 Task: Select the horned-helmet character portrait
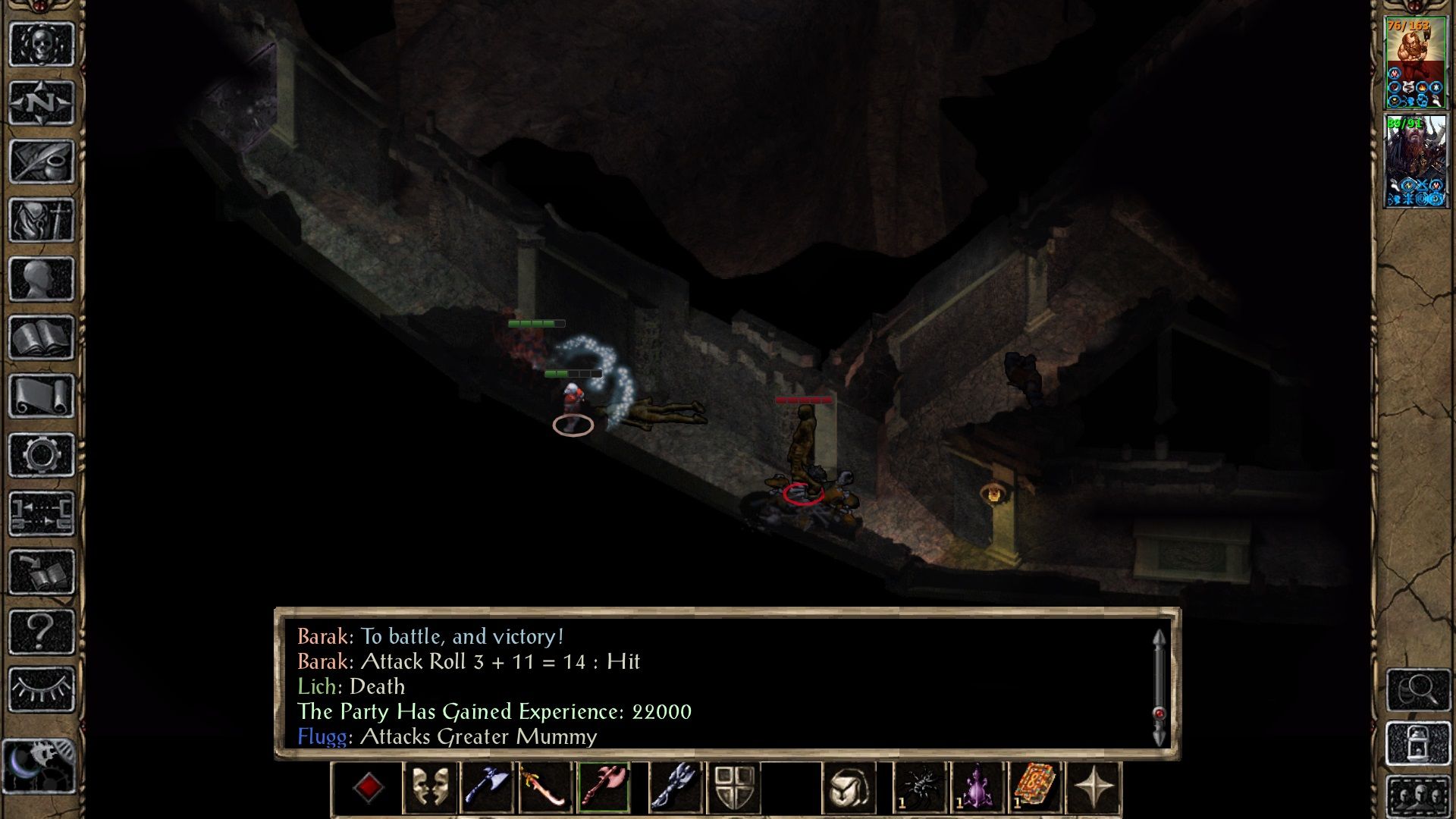(x=1415, y=161)
